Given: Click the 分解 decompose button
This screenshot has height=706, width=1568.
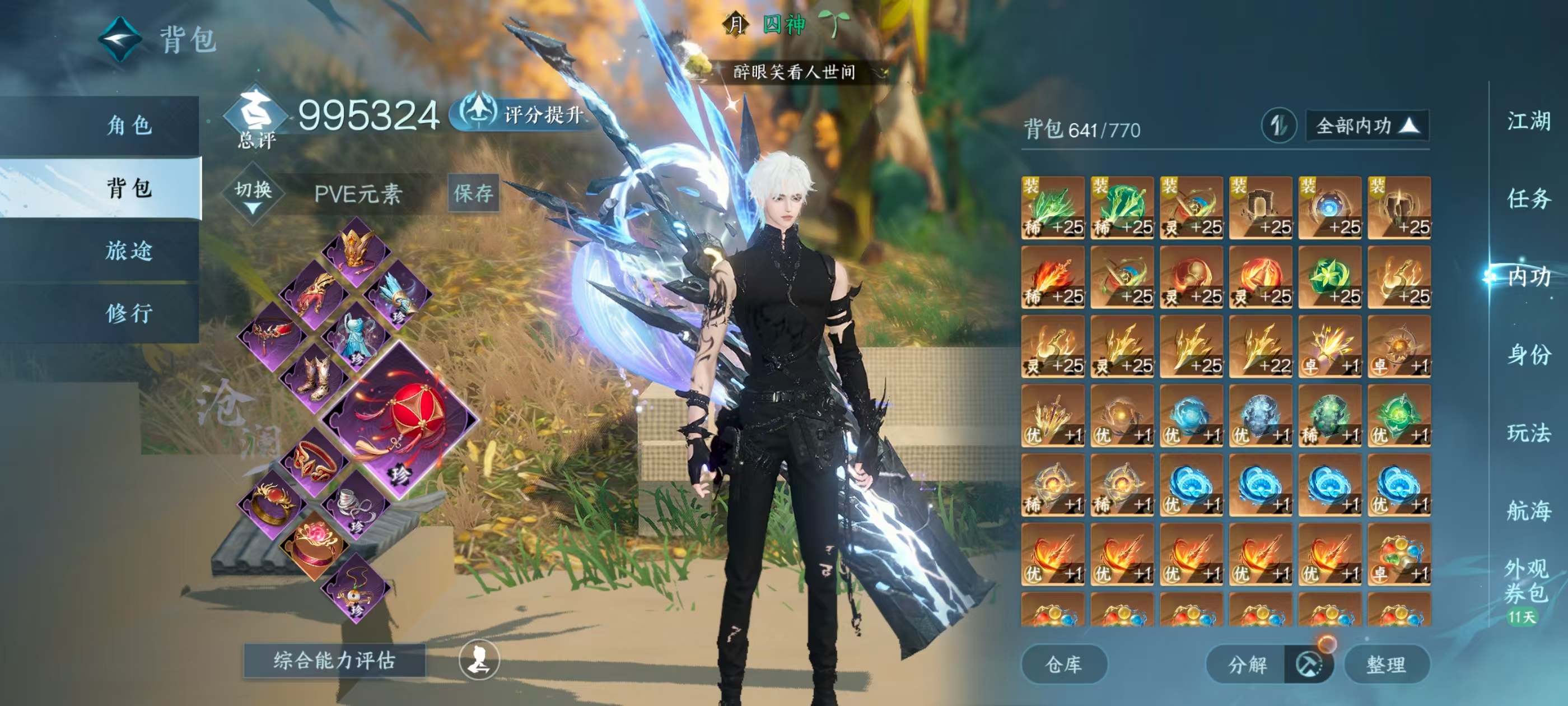Looking at the screenshot, I should pyautogui.click(x=1247, y=664).
